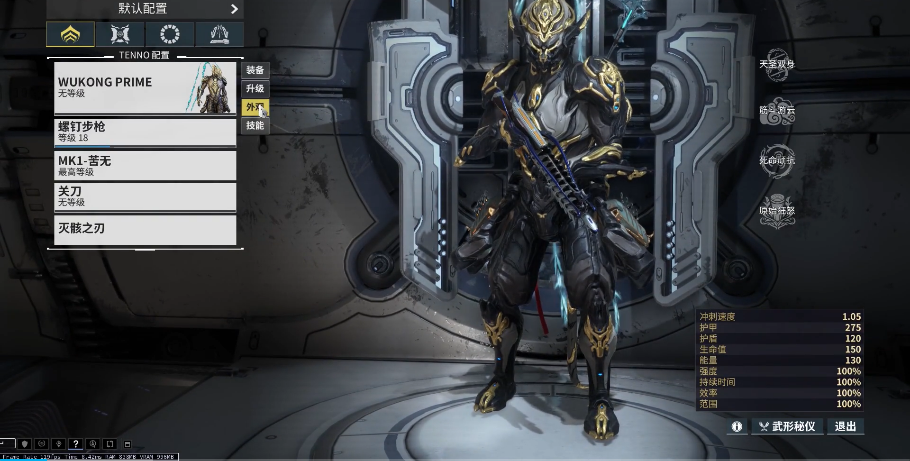The image size is (910, 461).
Task: View the 技能 abilities menu
Action: point(255,126)
